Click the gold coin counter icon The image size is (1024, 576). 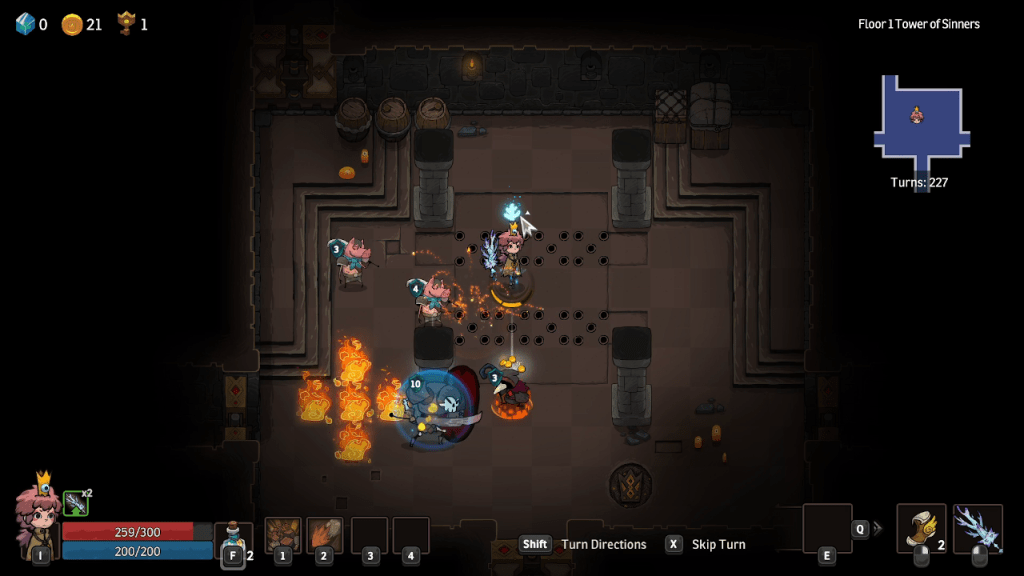coord(72,24)
